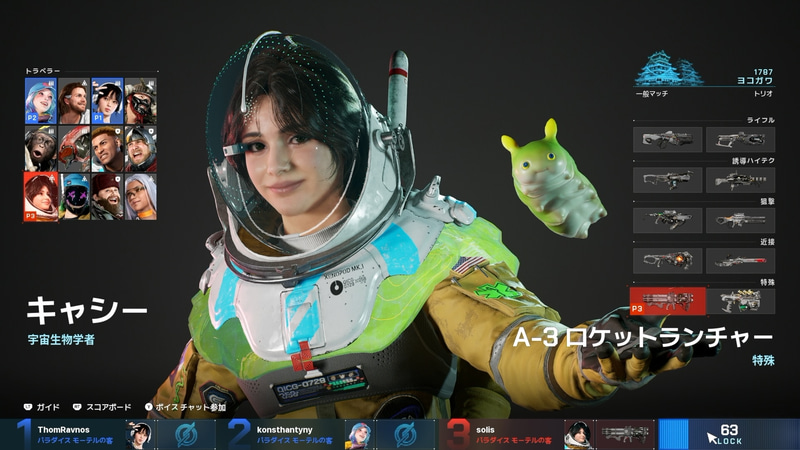Choose the bearded man in red fur hat
This screenshot has width=800, height=450.
[x=107, y=196]
